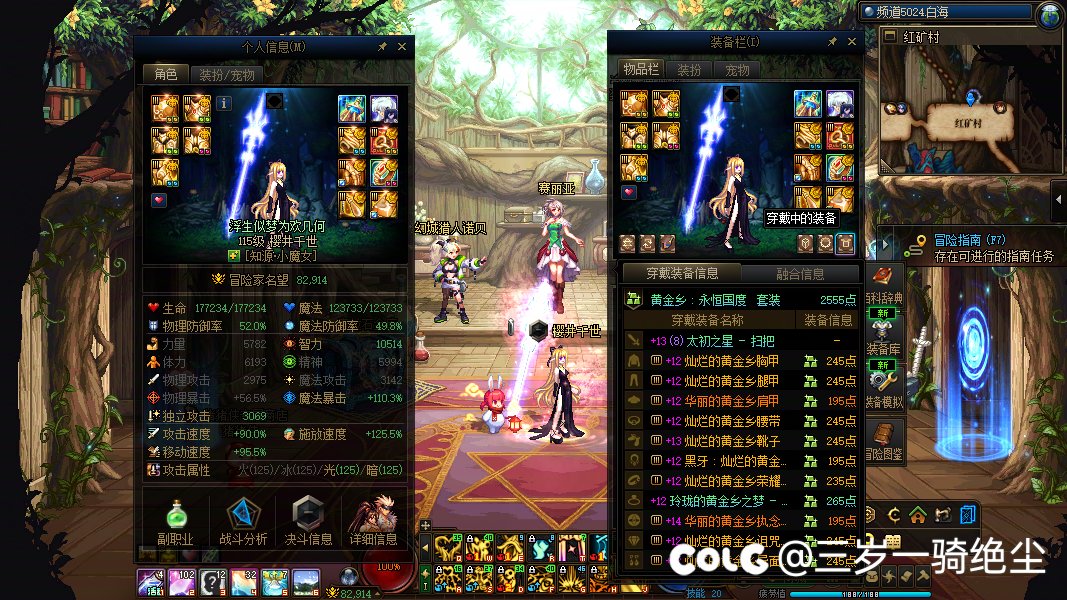Close the 个人信息 character window
Image resolution: width=1067 pixels, height=600 pixels.
point(402,46)
